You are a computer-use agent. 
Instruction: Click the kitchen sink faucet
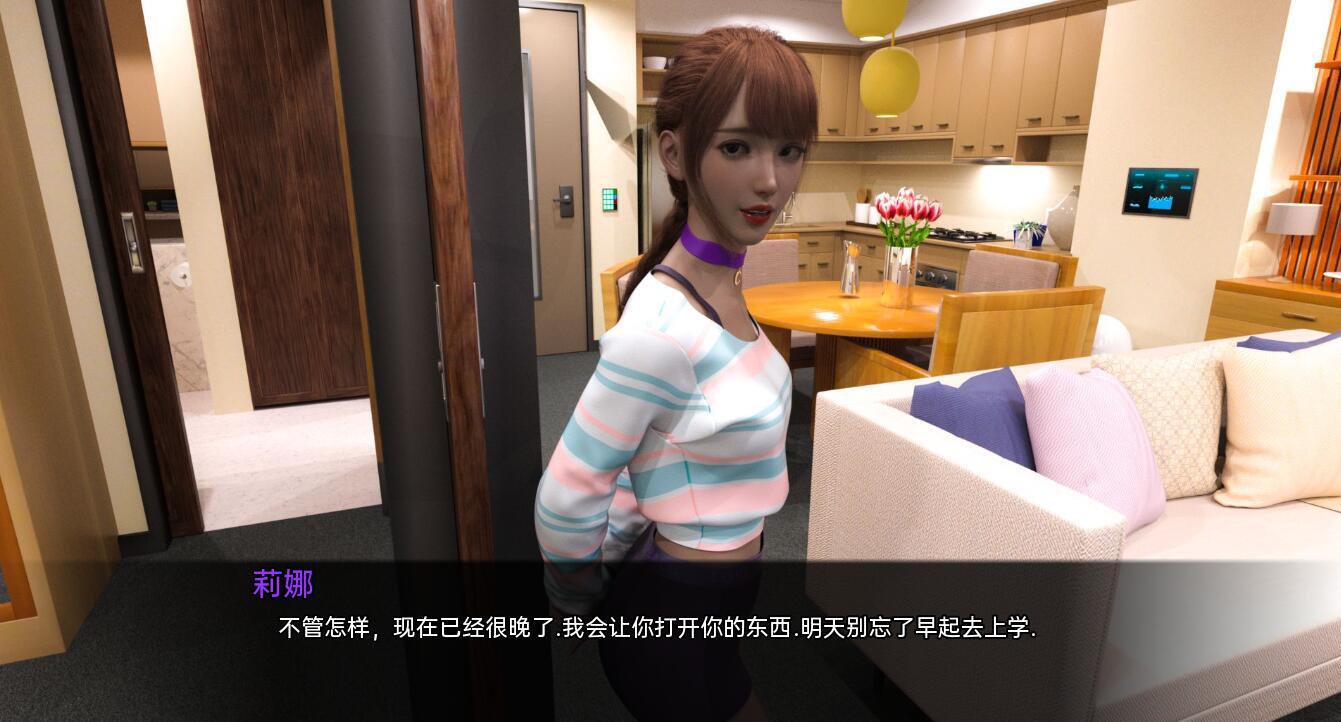(x=789, y=212)
